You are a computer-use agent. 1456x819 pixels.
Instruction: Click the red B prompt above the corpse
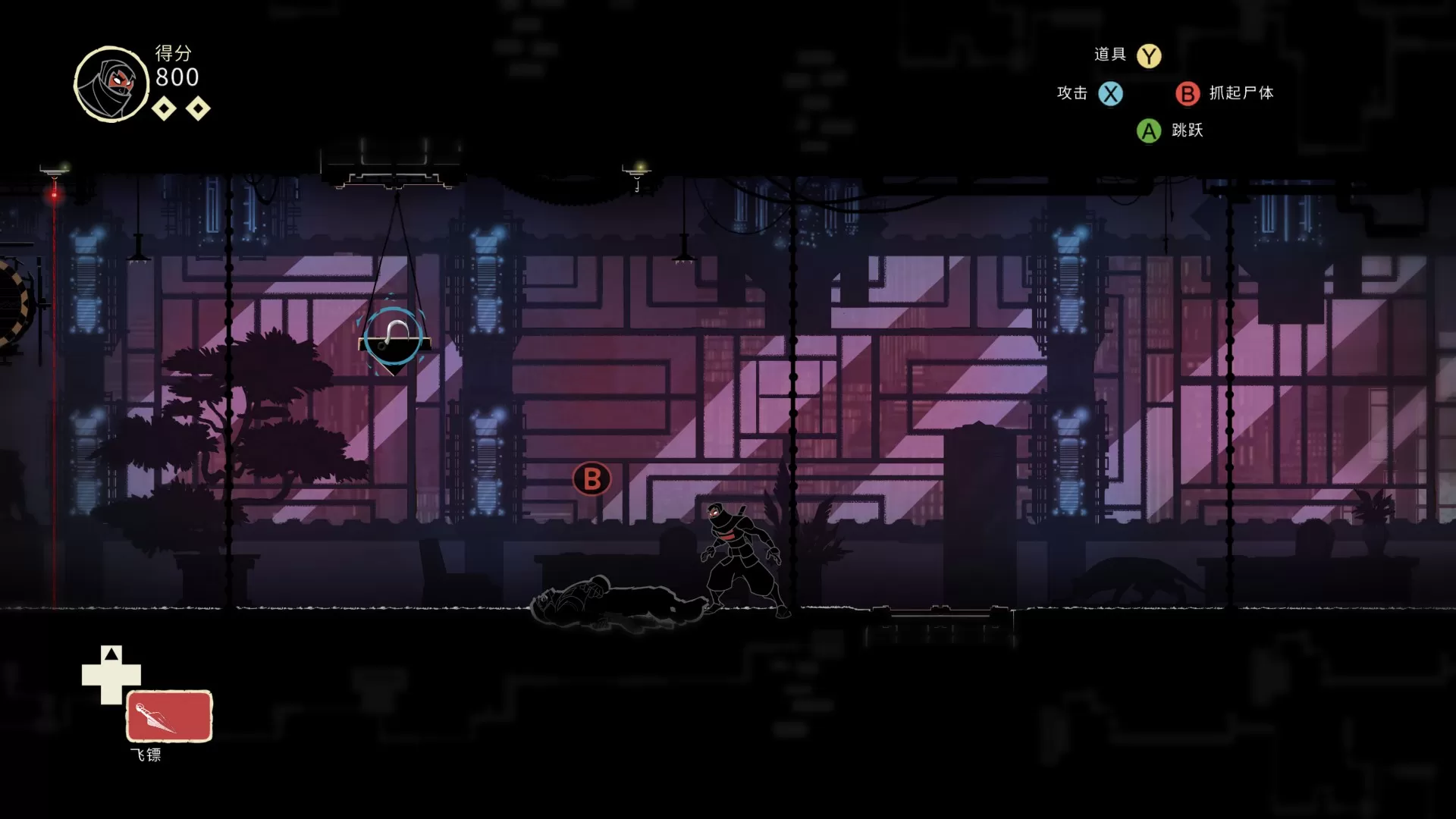[x=591, y=479]
